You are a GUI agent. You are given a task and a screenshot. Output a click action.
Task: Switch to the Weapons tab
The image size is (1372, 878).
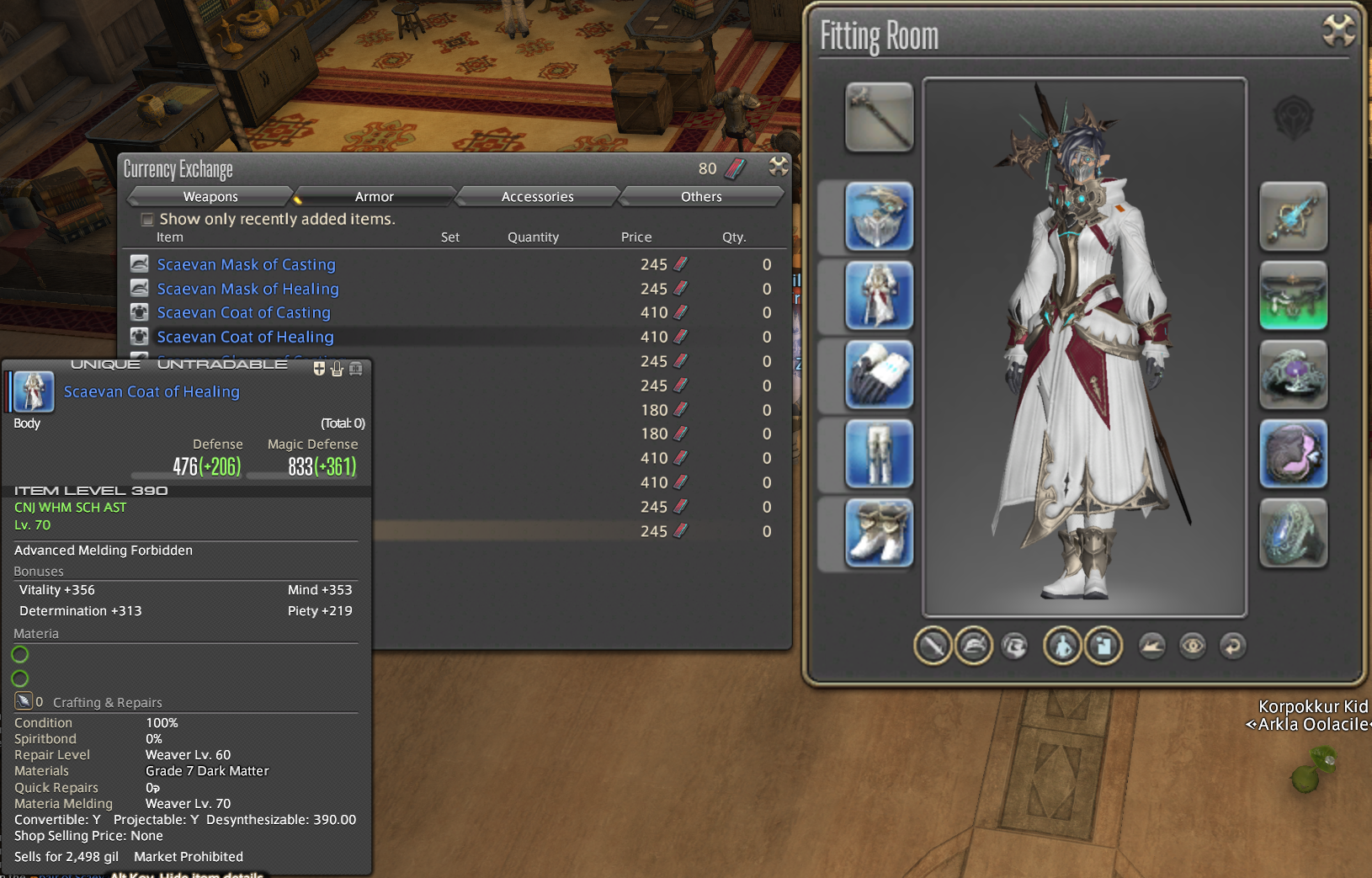coord(210,196)
